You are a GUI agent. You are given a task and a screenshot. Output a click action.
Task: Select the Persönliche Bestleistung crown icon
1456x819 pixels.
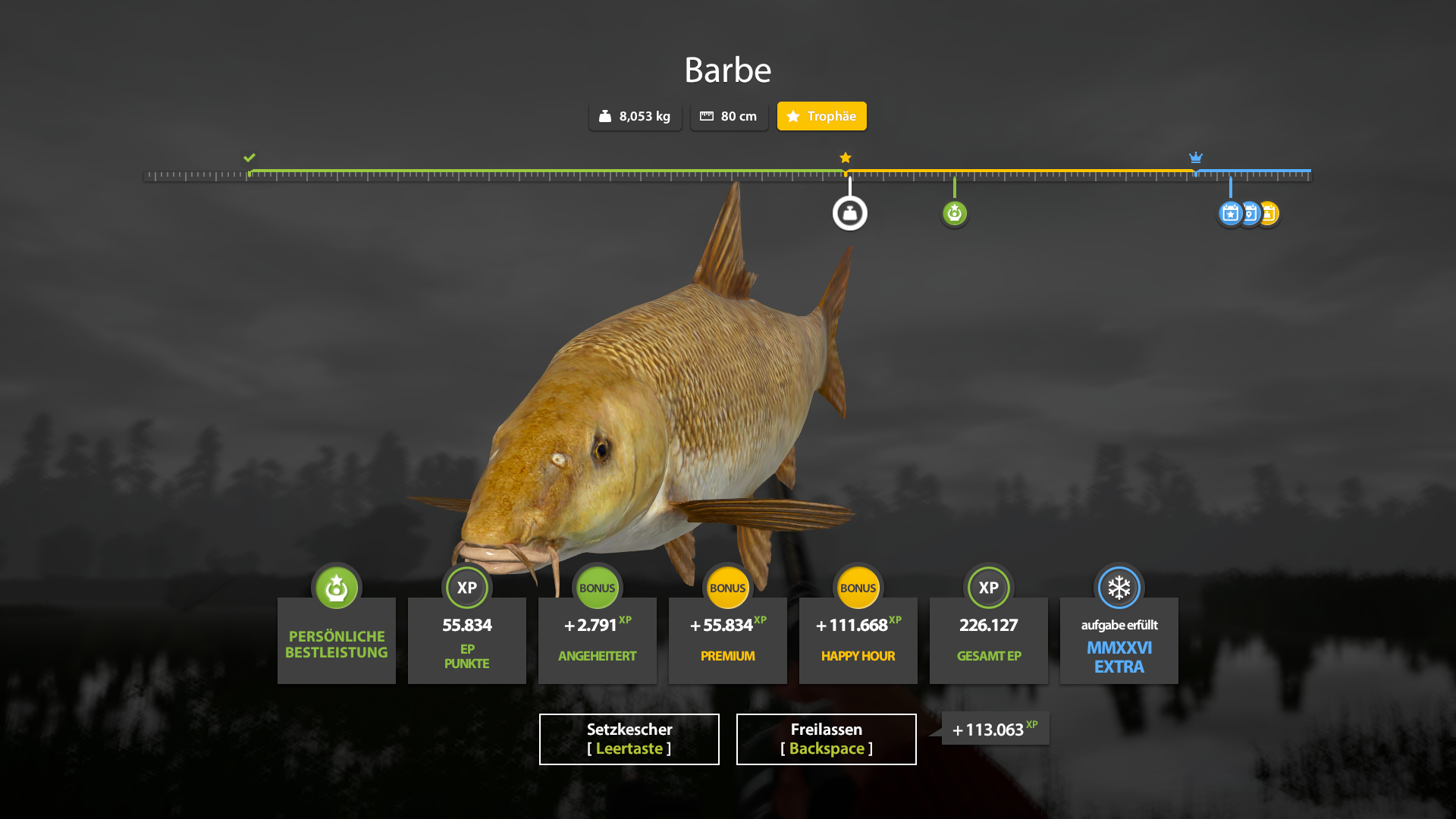point(336,588)
